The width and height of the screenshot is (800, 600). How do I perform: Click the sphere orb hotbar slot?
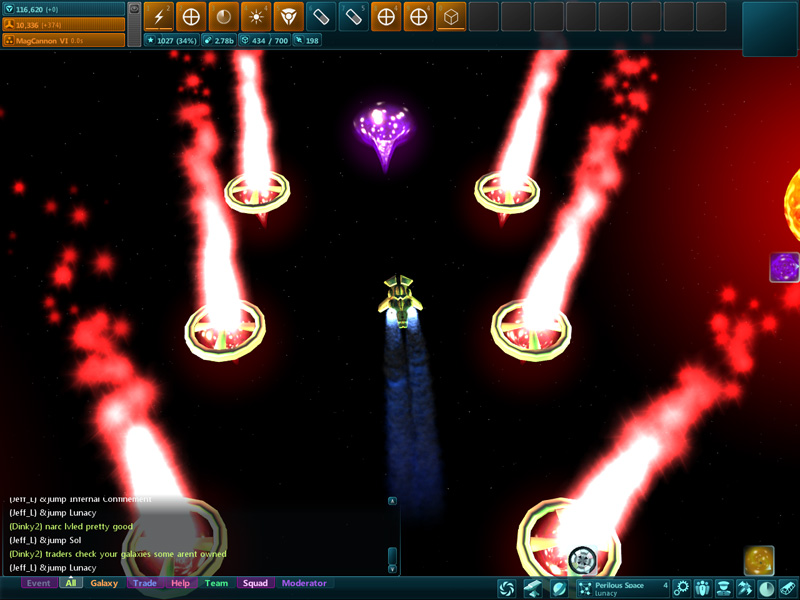tap(224, 16)
